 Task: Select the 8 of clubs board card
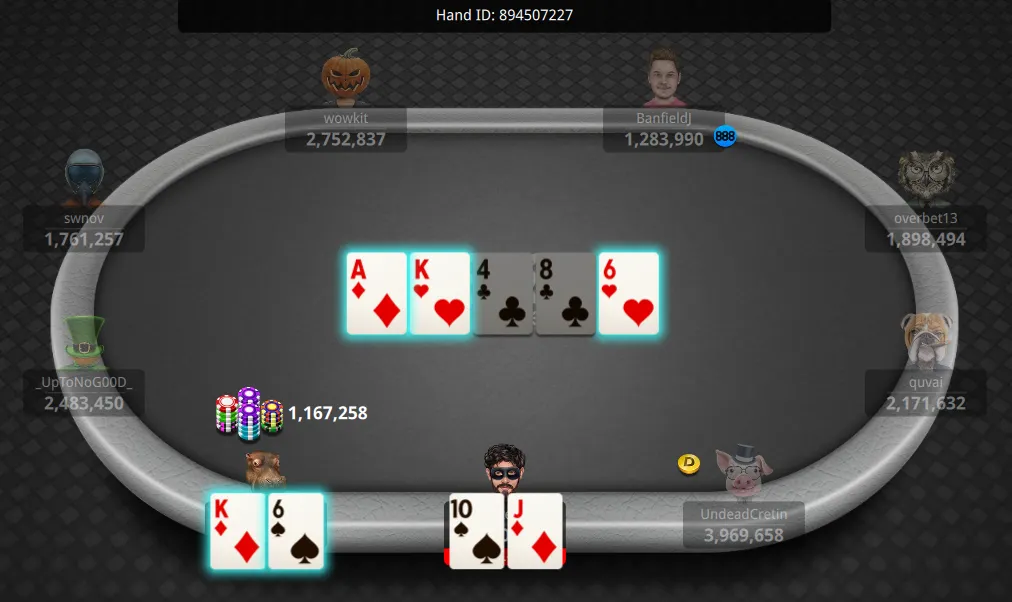(x=566, y=293)
